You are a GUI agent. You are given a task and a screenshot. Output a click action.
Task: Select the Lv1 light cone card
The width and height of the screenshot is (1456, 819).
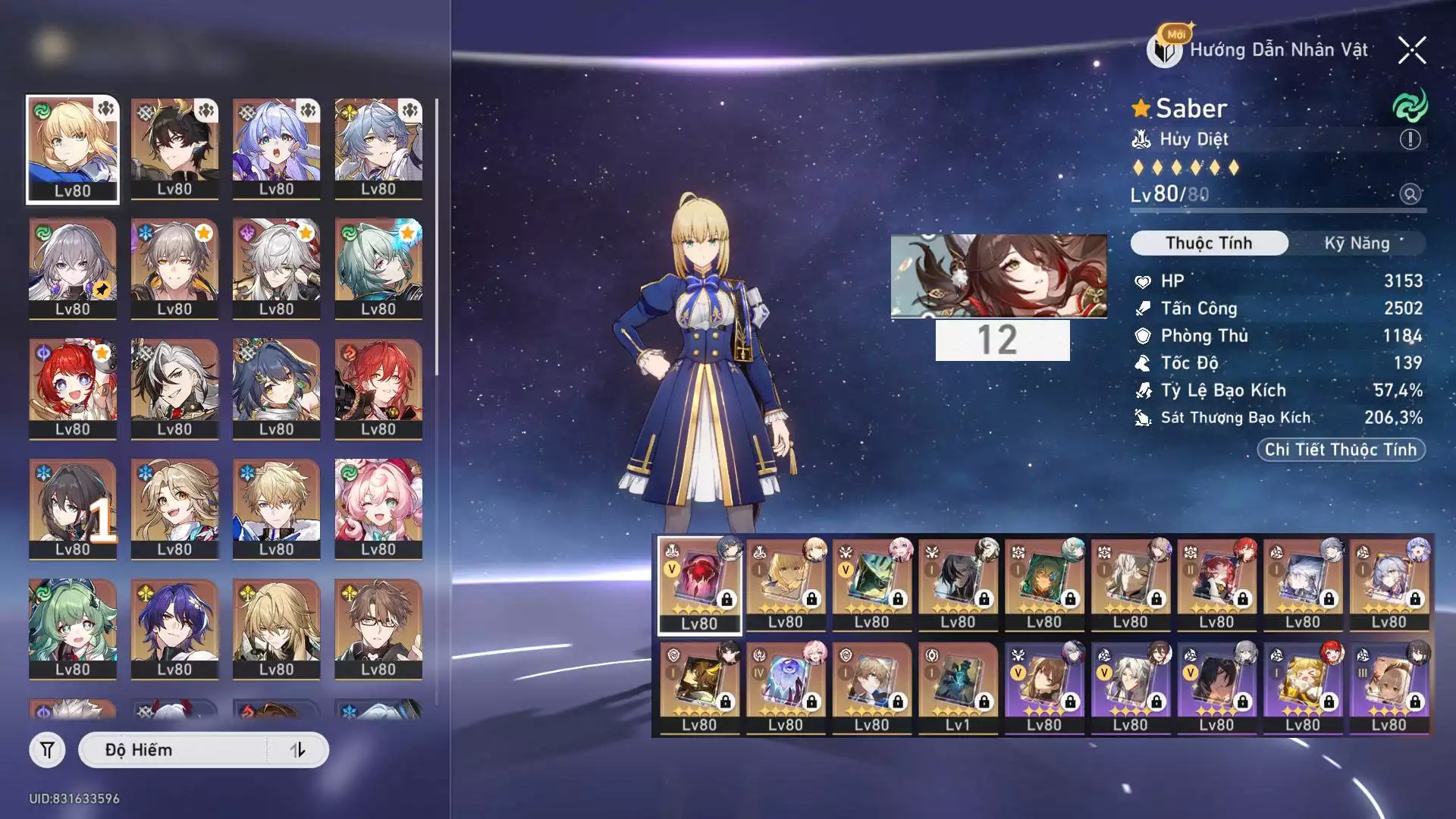pyautogui.click(x=958, y=688)
